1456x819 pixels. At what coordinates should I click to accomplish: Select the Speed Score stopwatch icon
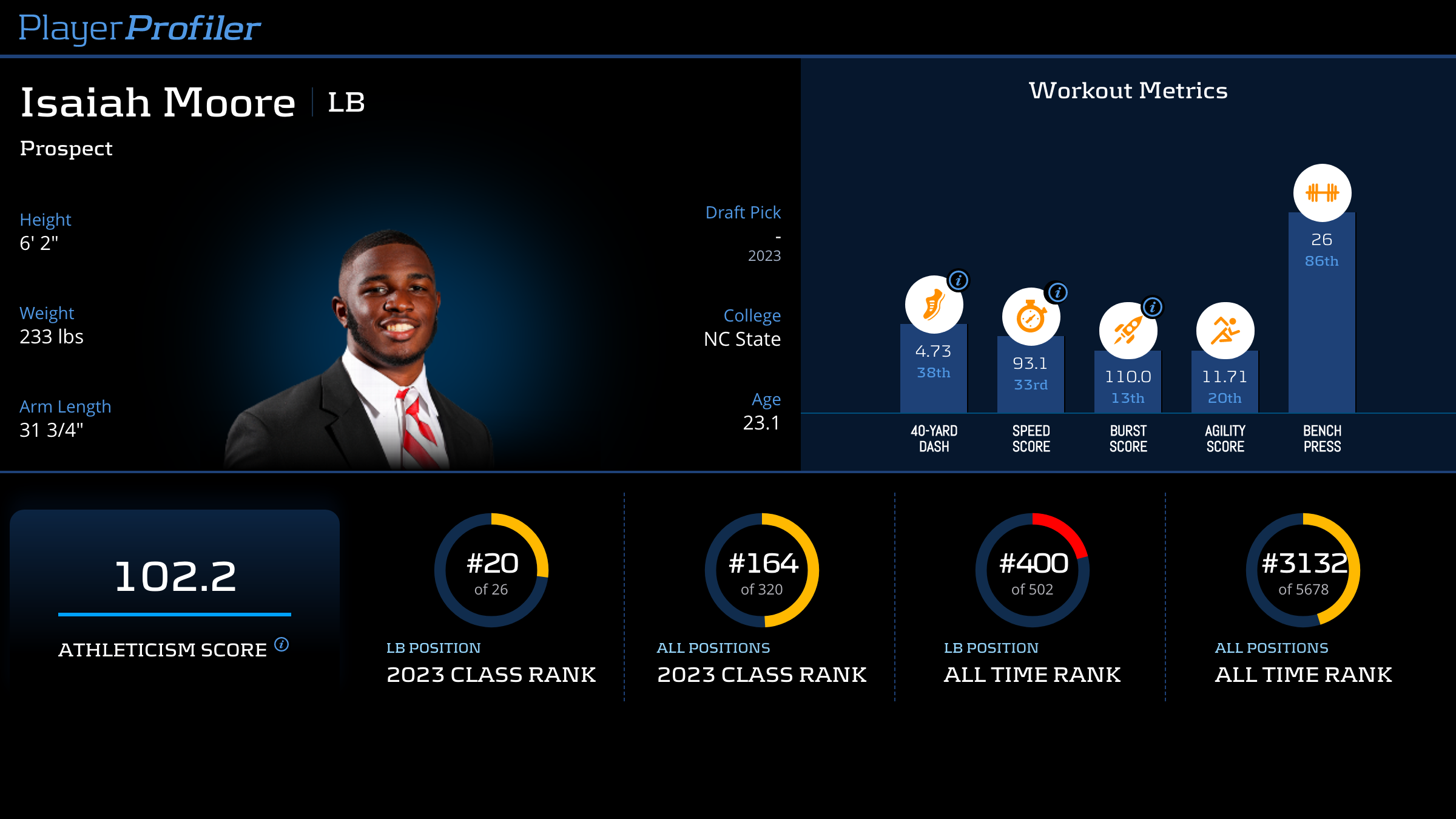(x=1030, y=317)
